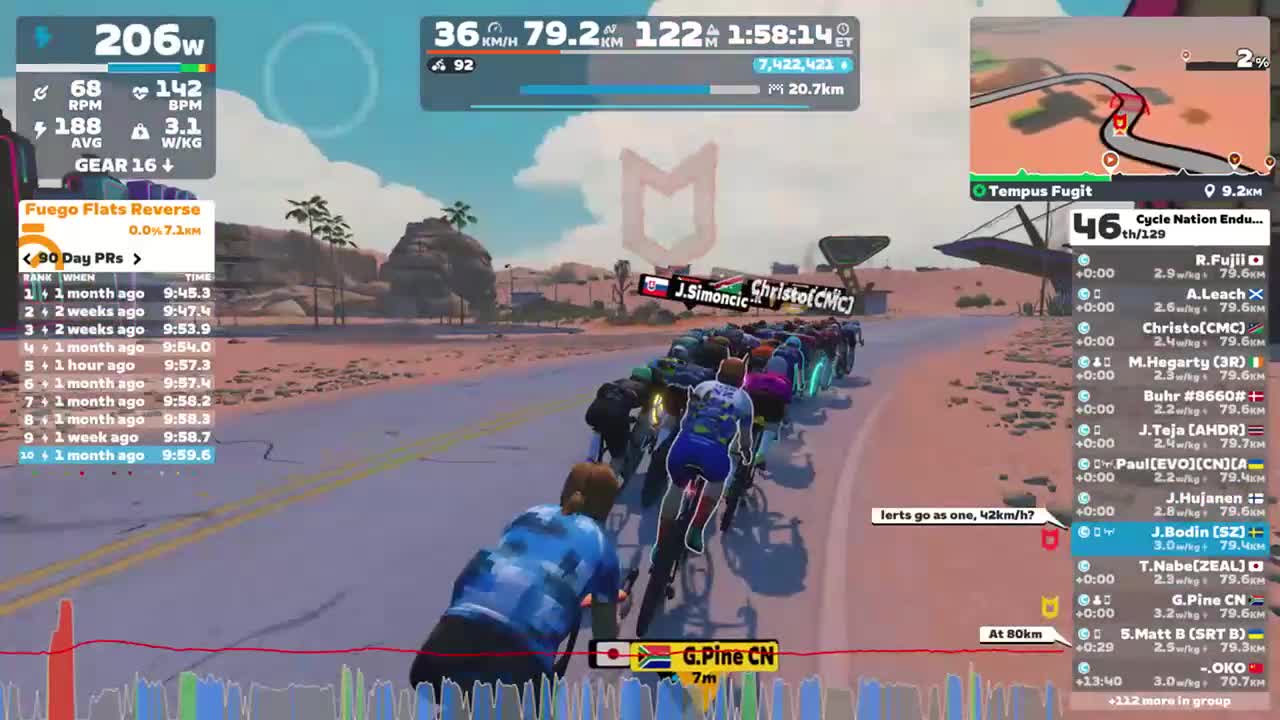The height and width of the screenshot is (720, 1280).
Task: Select the Fuego Flats Reverse route label
Action: (112, 209)
